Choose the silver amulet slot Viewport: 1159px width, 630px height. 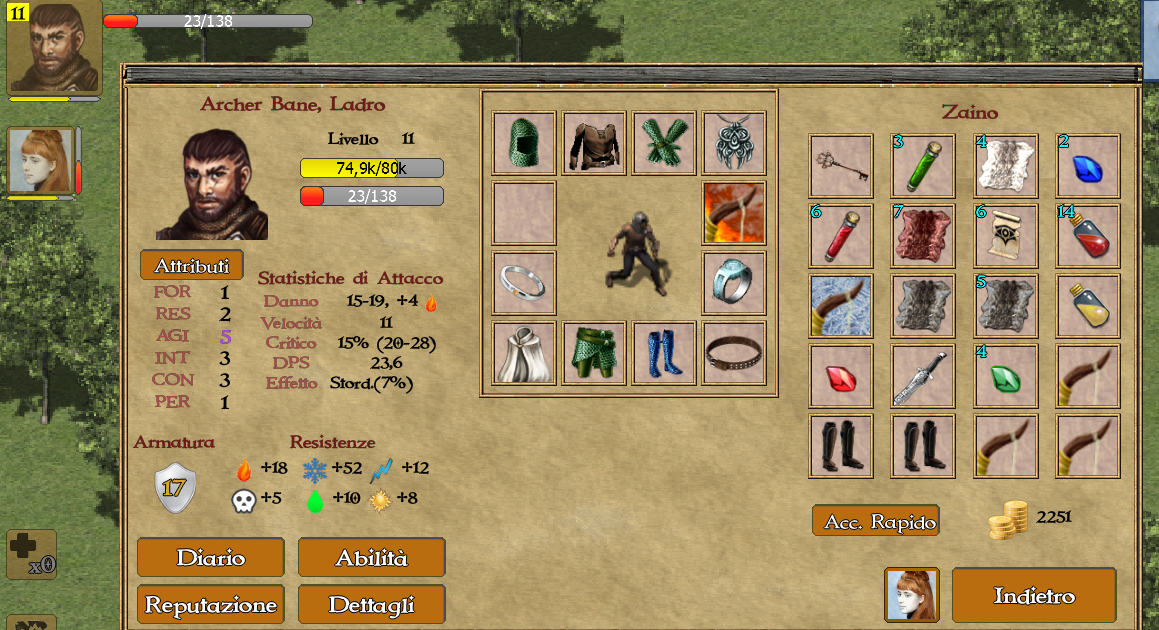click(734, 144)
